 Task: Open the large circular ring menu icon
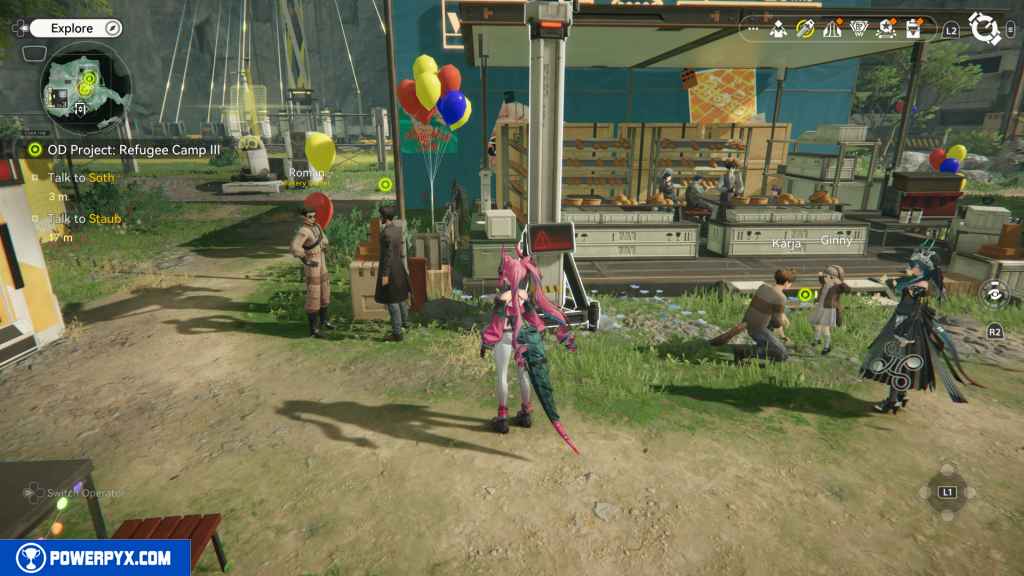[x=985, y=29]
